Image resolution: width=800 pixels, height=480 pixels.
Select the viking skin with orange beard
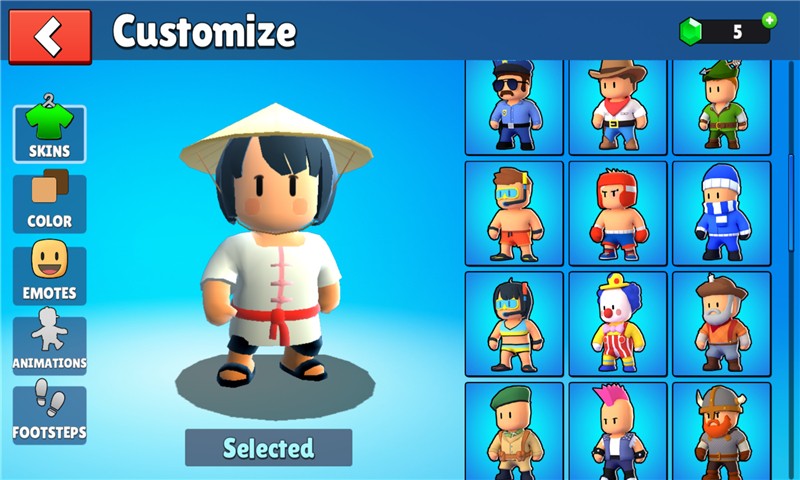tap(721, 432)
